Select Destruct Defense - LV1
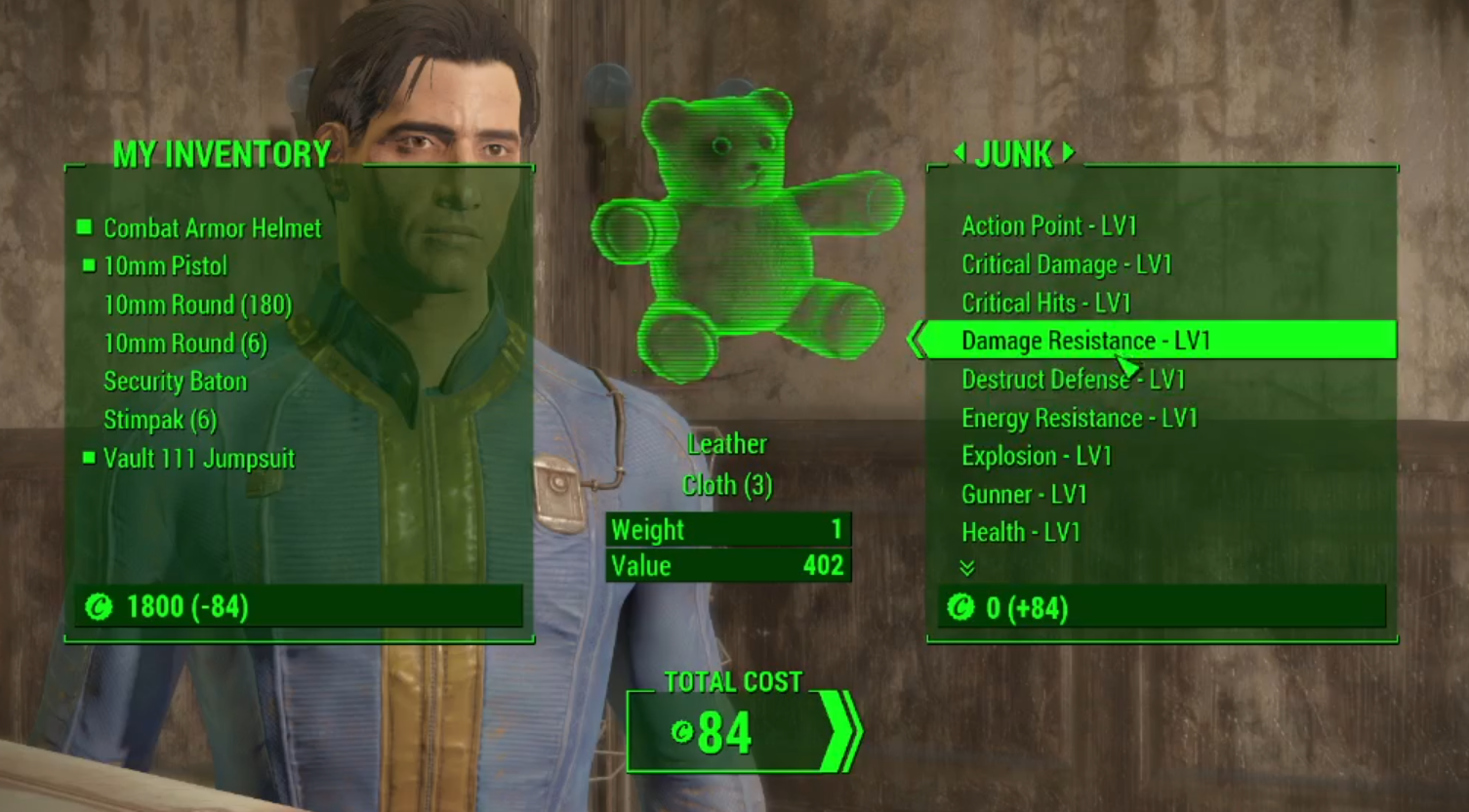 point(1073,379)
